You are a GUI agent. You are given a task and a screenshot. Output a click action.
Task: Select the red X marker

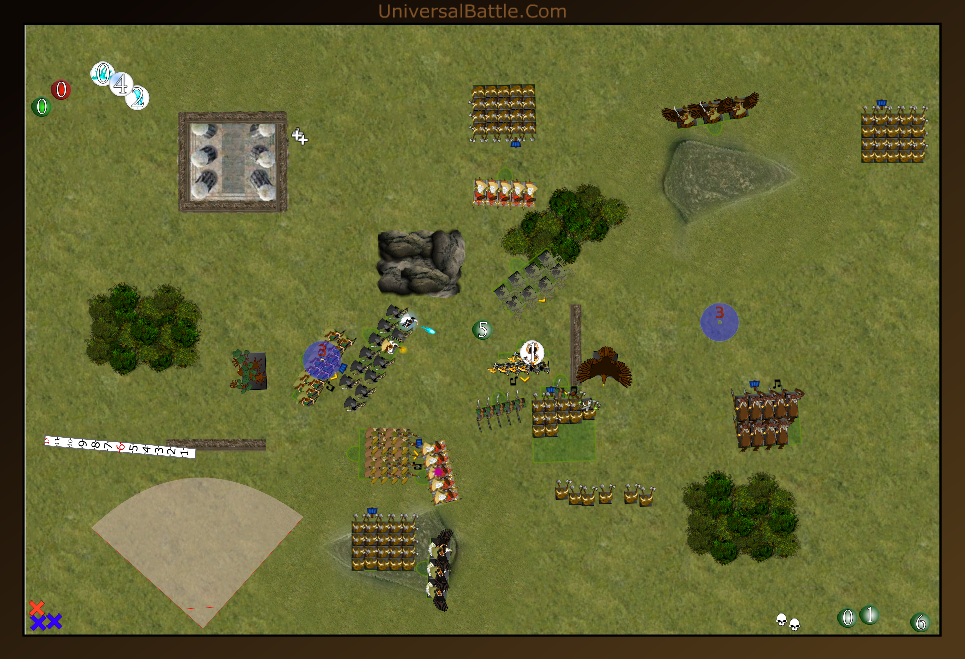tap(37, 608)
